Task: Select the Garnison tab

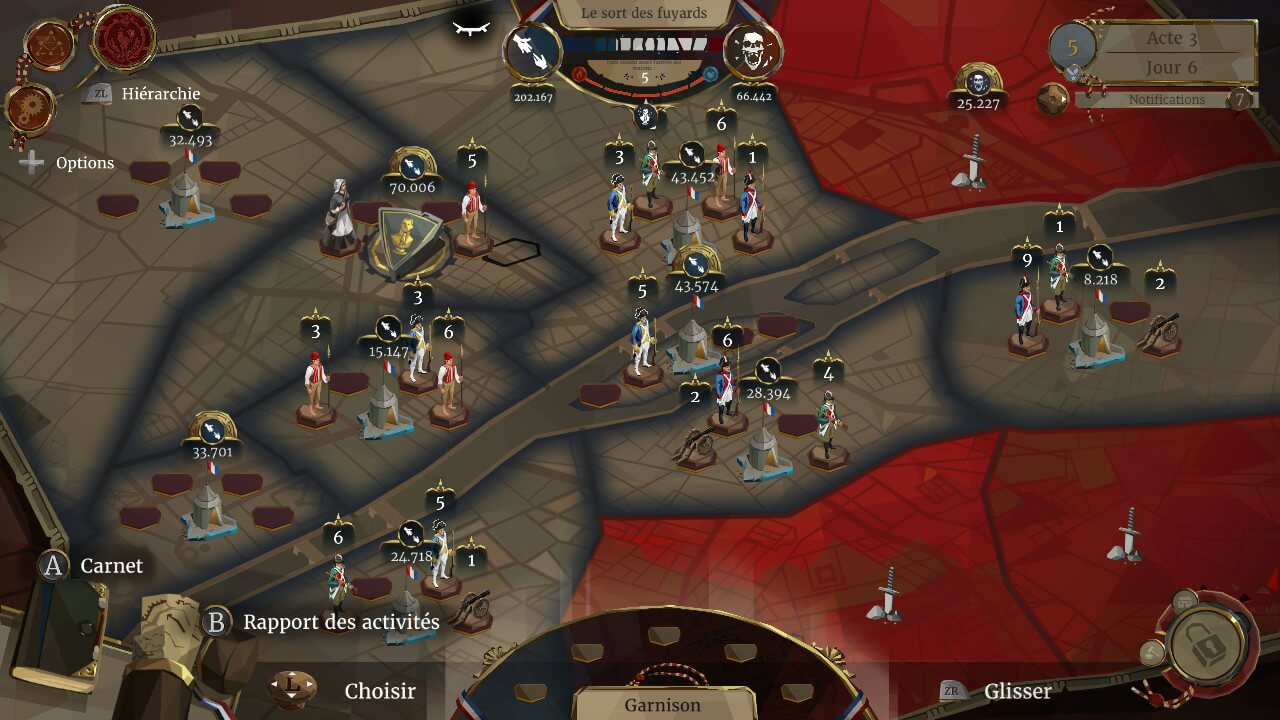Action: click(x=663, y=704)
